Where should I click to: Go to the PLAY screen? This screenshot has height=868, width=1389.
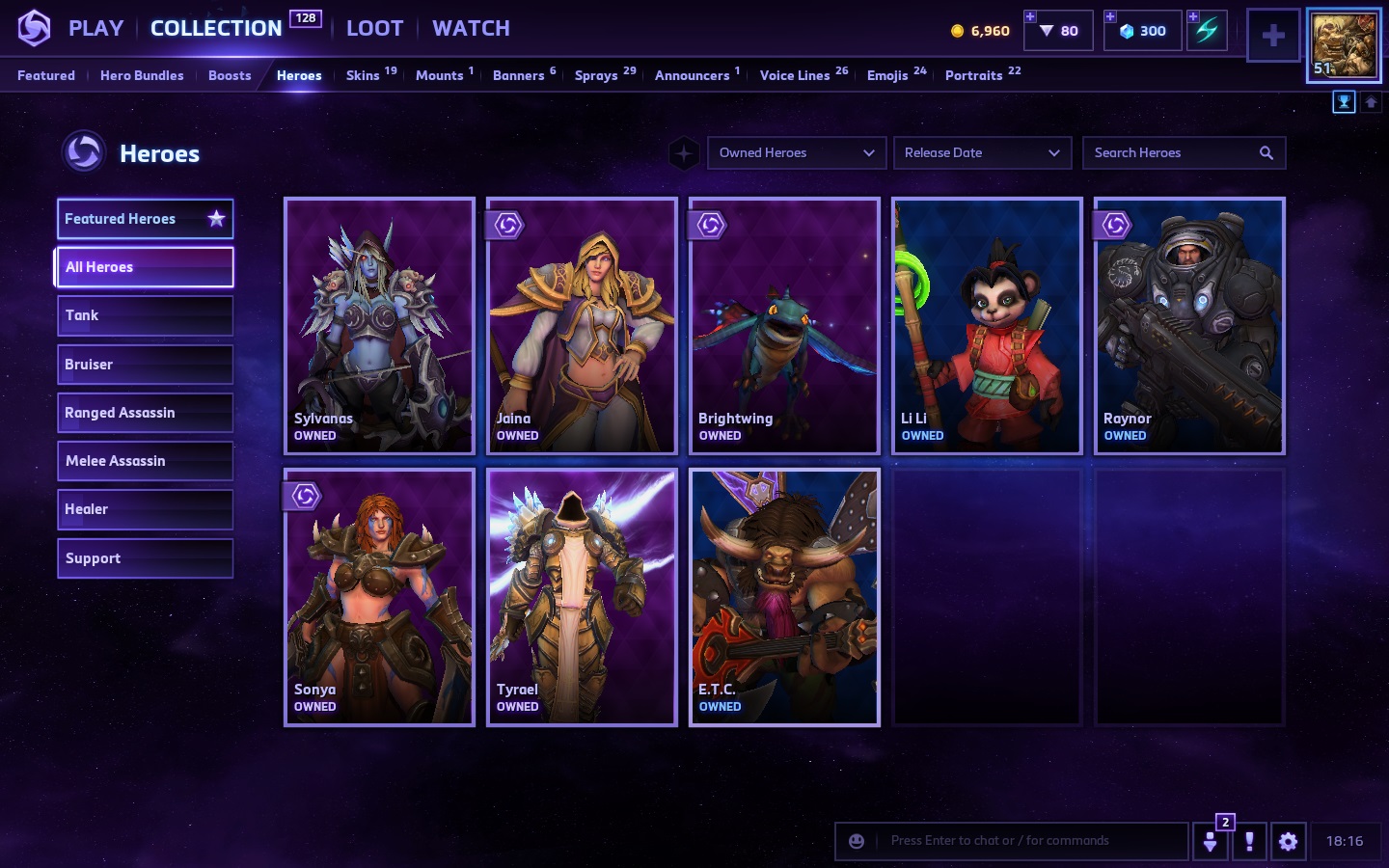95,29
